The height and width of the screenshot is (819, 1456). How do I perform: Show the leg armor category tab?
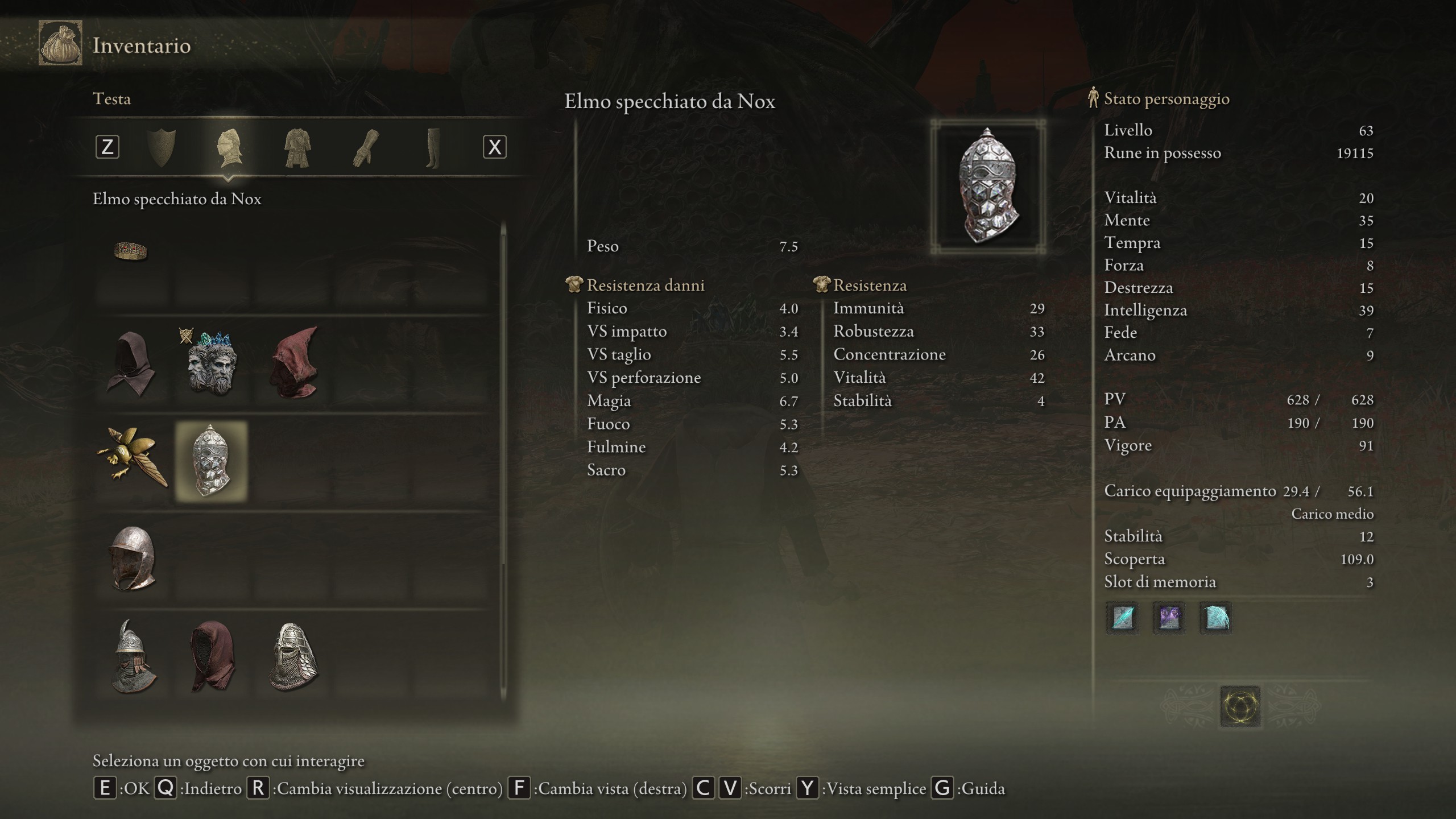[432, 148]
